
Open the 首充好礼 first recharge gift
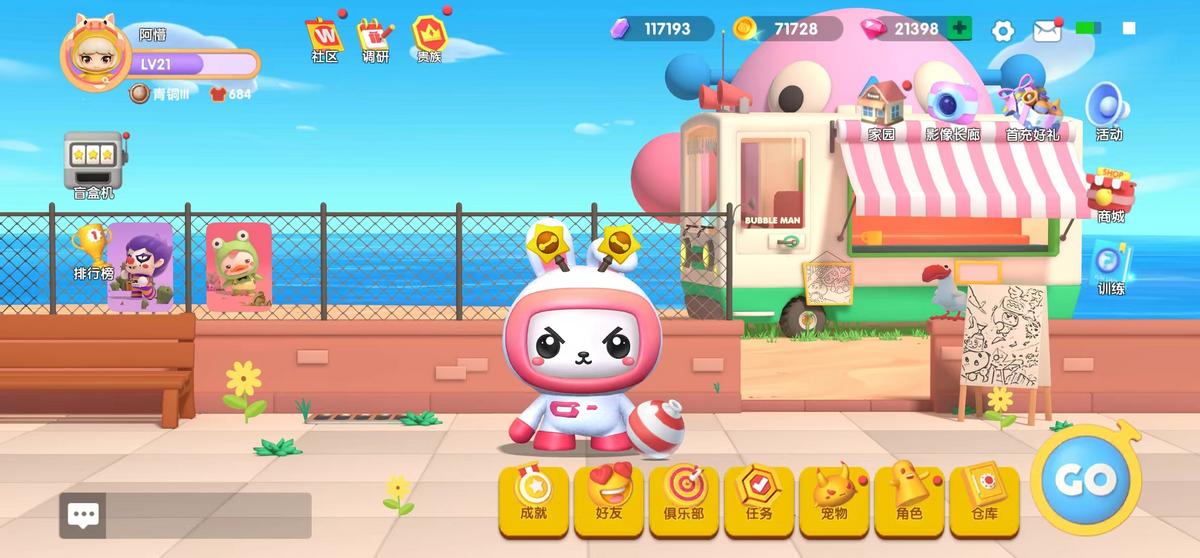click(x=1032, y=107)
